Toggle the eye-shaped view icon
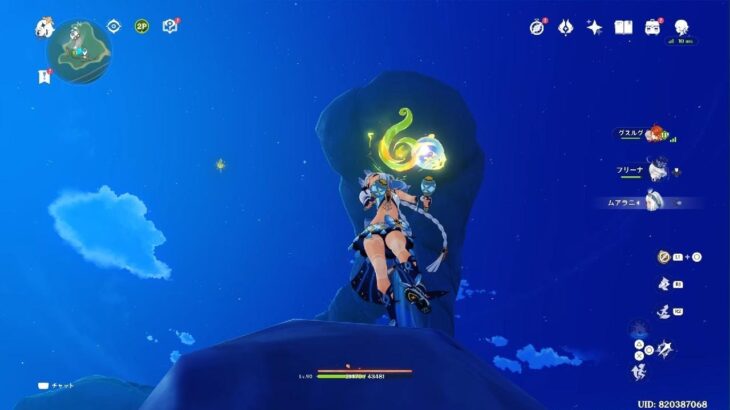730x410 pixels. (113, 26)
